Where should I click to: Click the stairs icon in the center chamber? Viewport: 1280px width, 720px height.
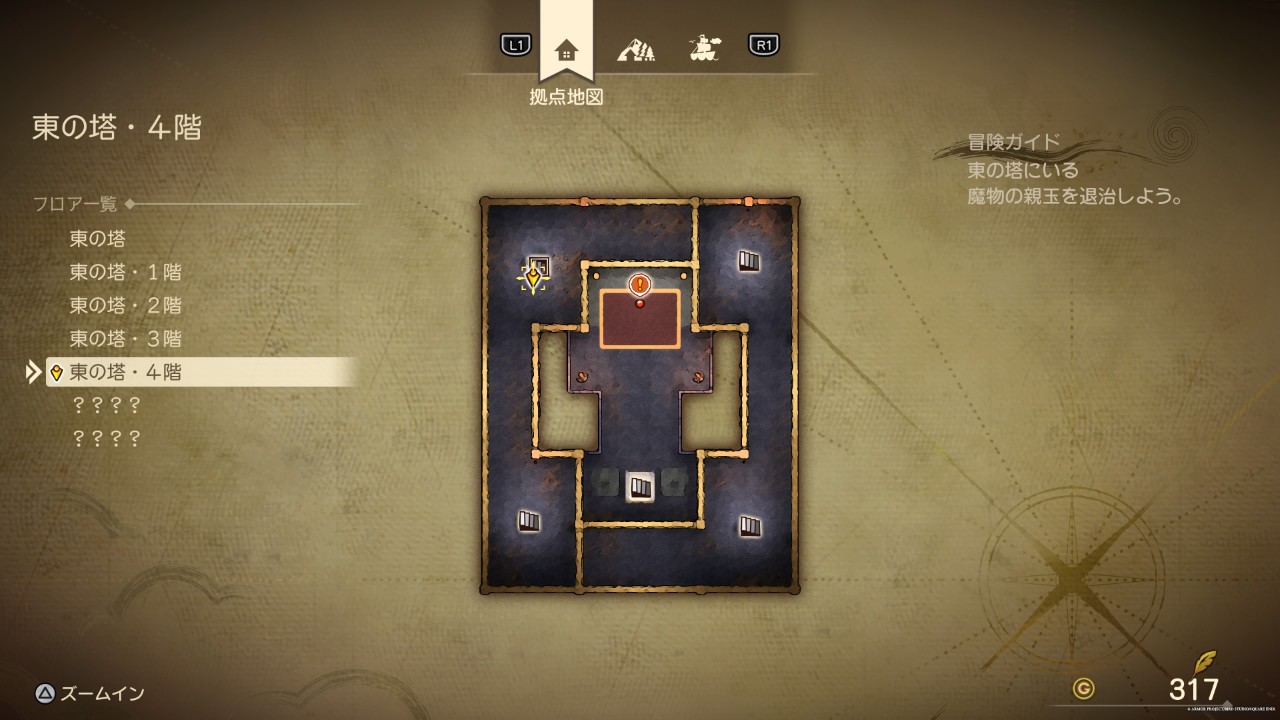(x=640, y=487)
